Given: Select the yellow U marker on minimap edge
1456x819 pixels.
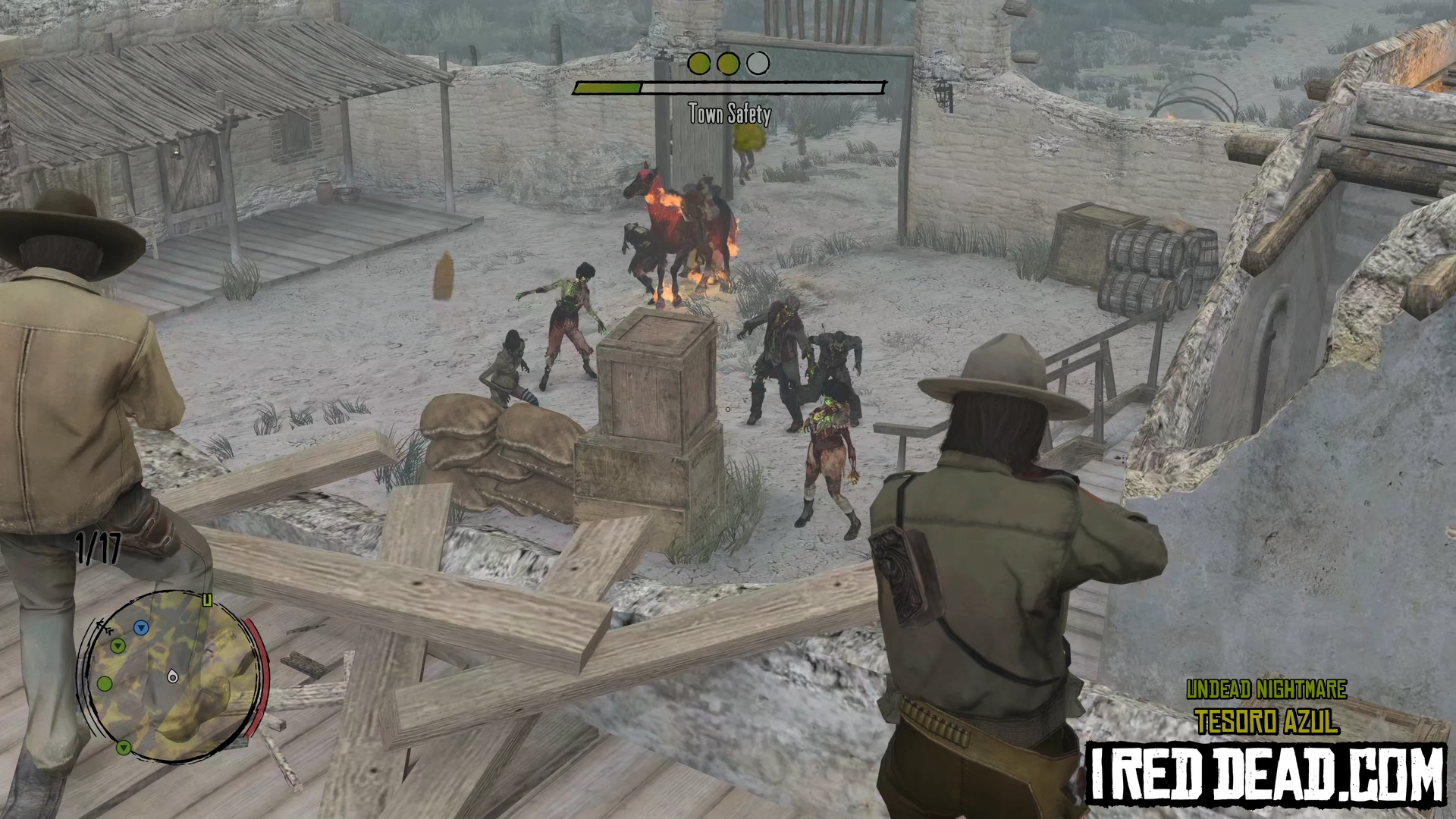Looking at the screenshot, I should (207, 601).
